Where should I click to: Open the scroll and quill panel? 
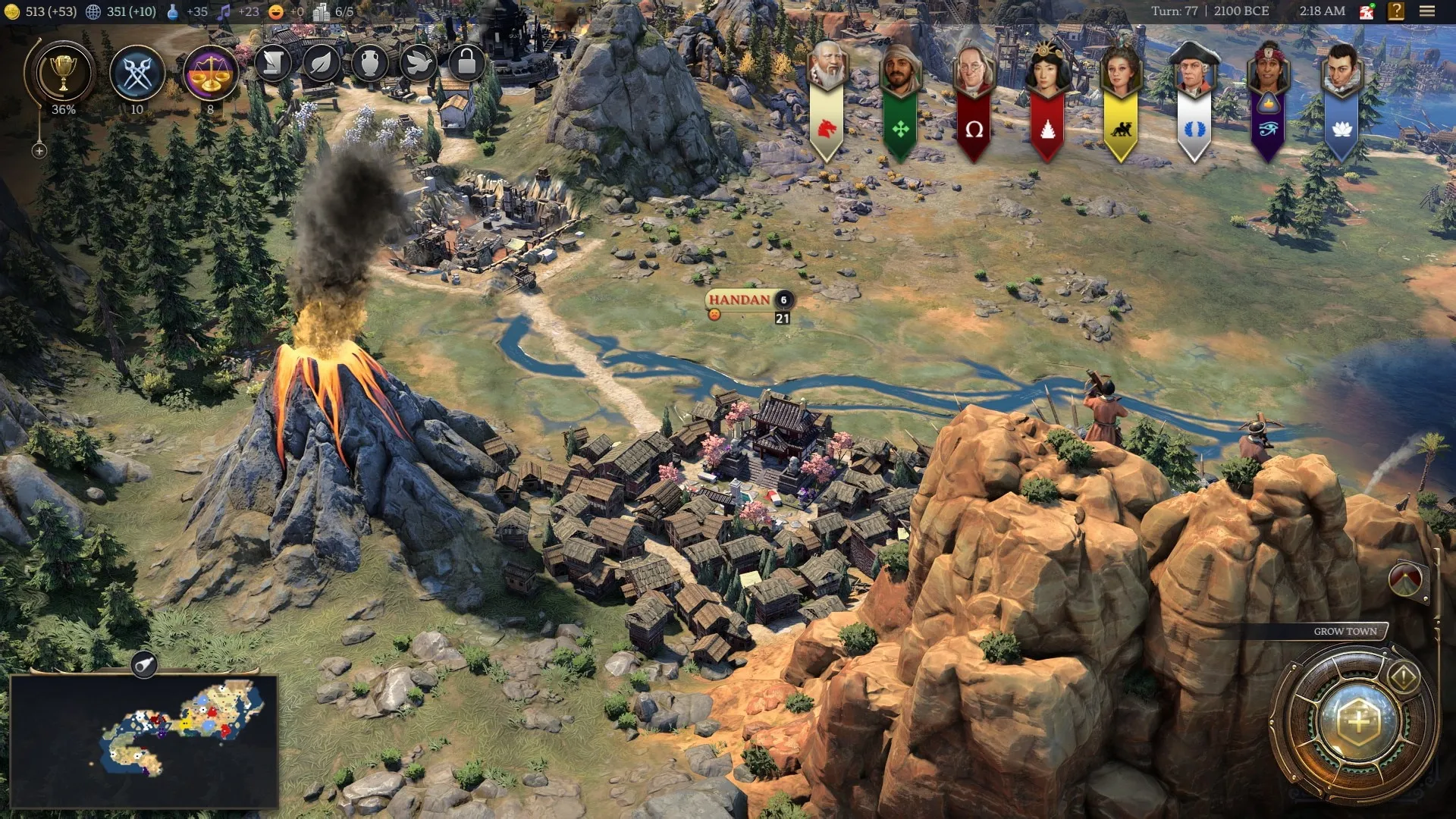pos(272,64)
